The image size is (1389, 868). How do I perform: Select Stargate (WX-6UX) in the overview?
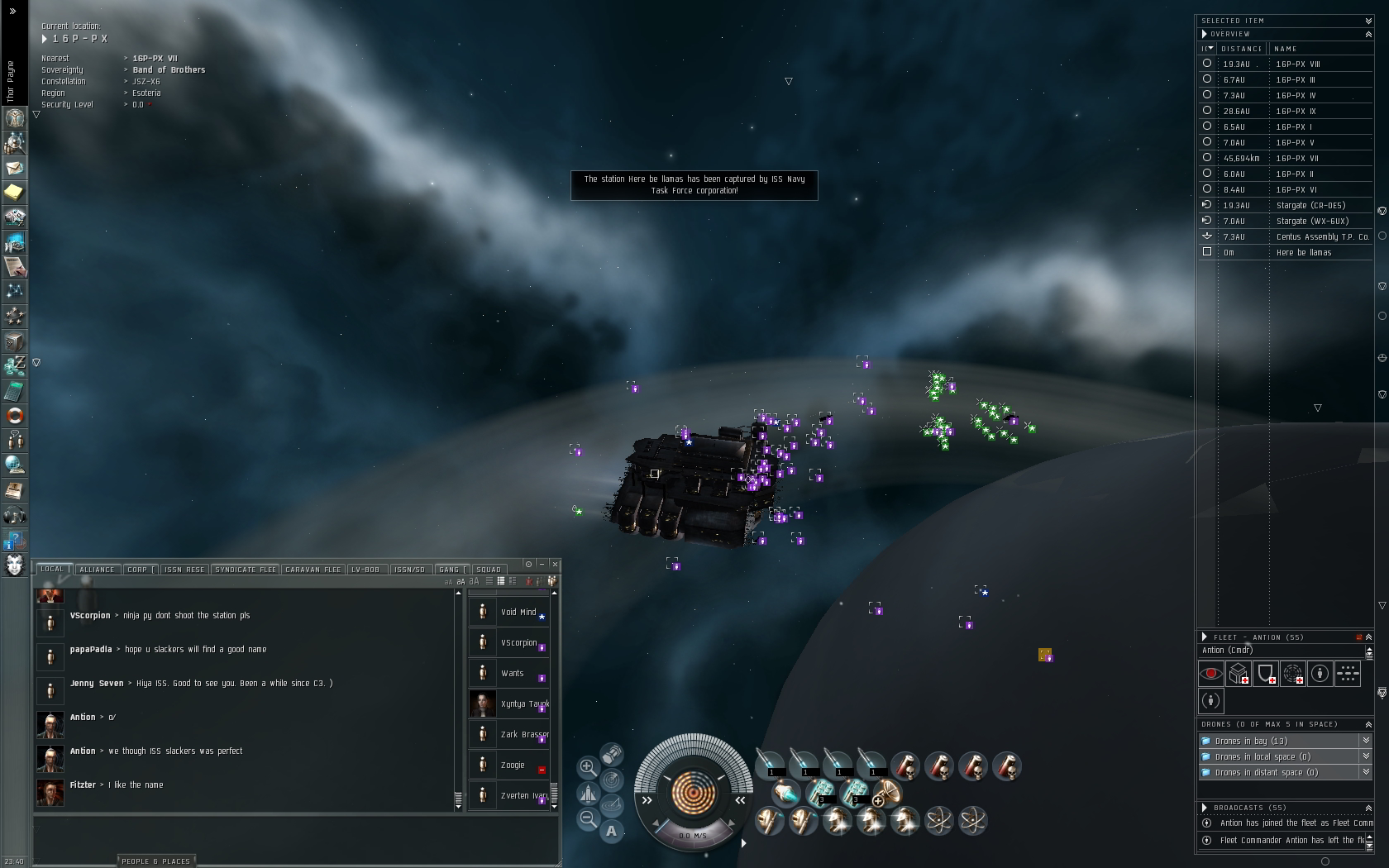pos(1312,221)
